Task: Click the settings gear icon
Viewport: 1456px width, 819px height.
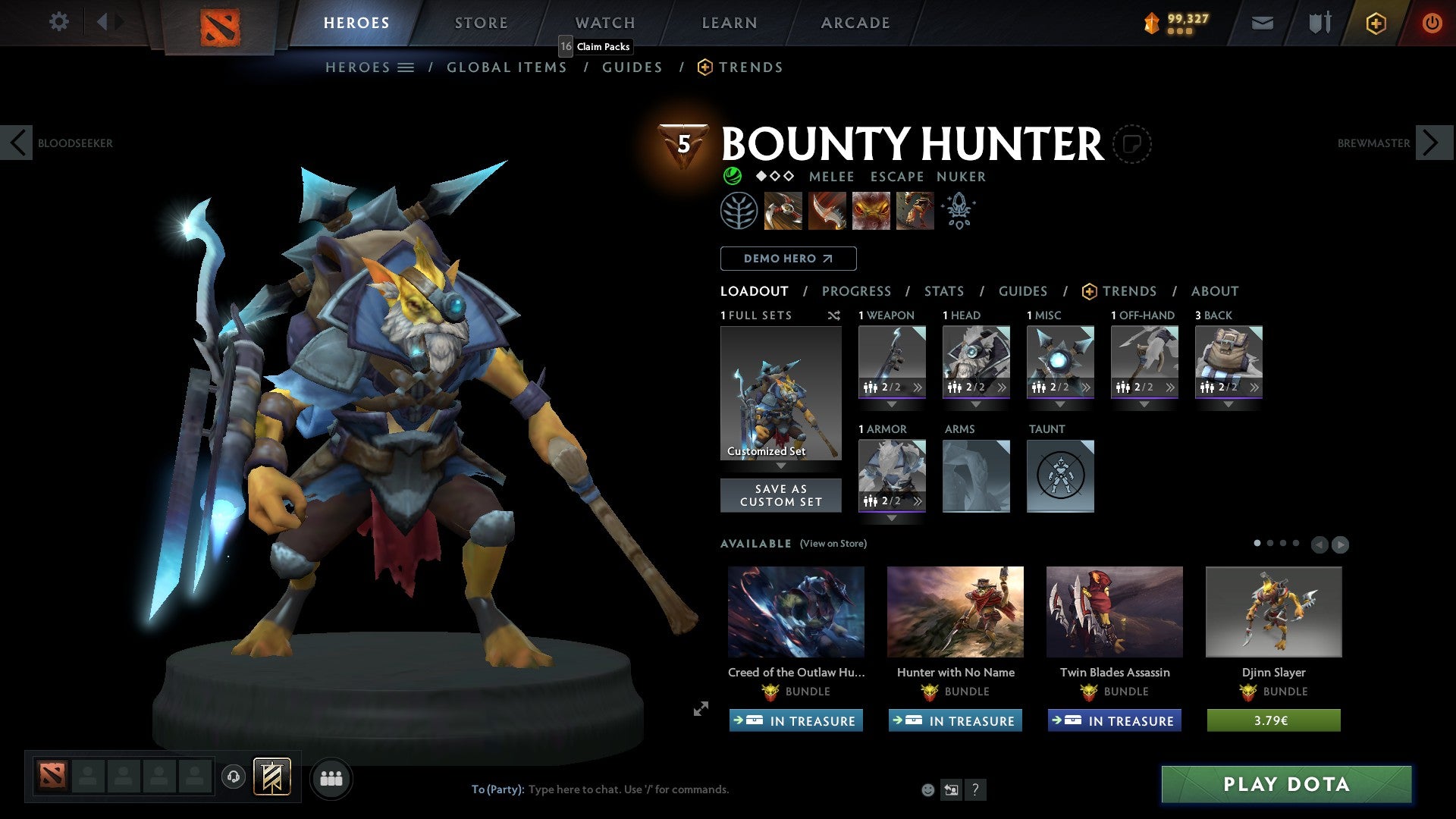Action: (x=58, y=22)
